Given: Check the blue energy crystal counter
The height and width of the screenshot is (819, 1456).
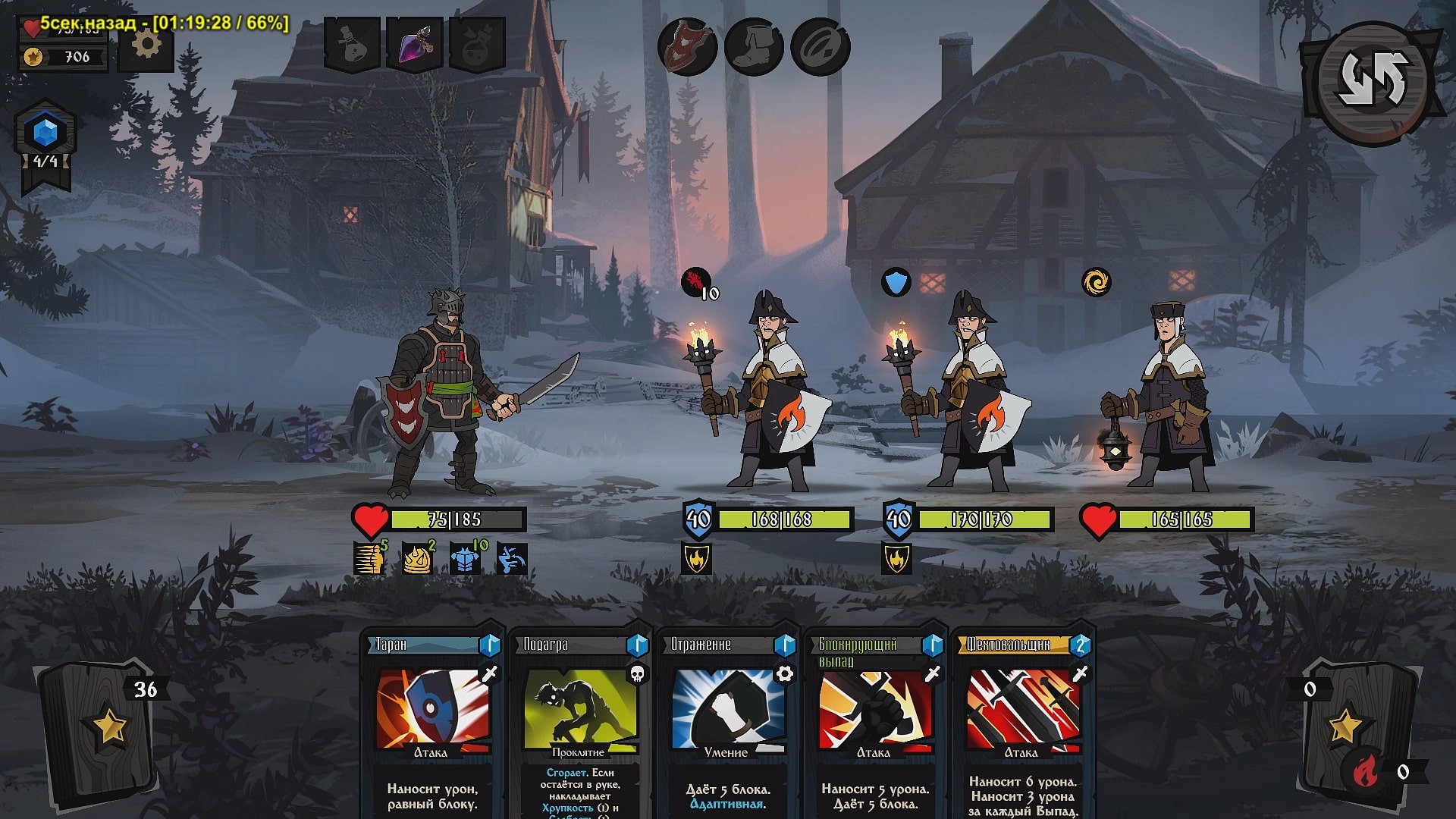Looking at the screenshot, I should [45, 135].
